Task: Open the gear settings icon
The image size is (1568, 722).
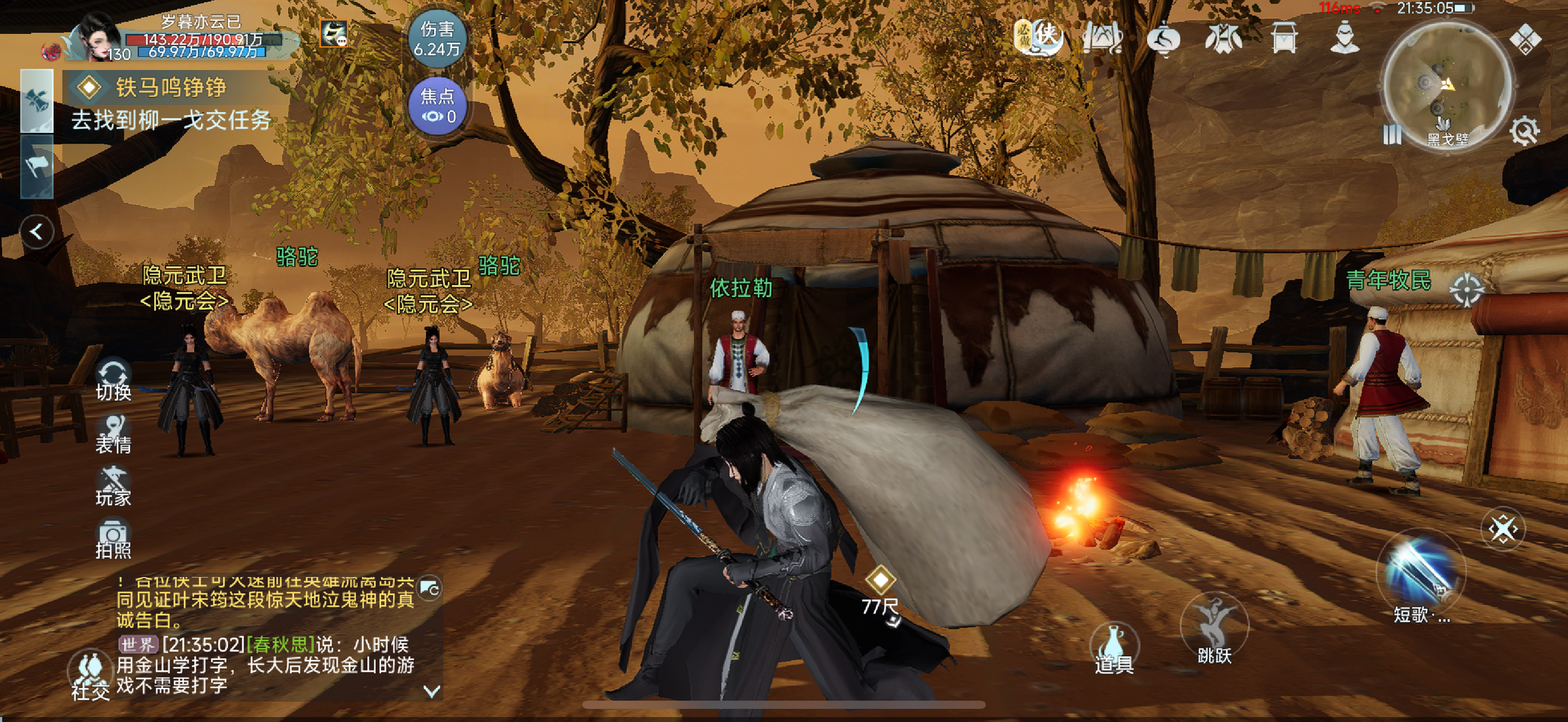Action: (1524, 132)
